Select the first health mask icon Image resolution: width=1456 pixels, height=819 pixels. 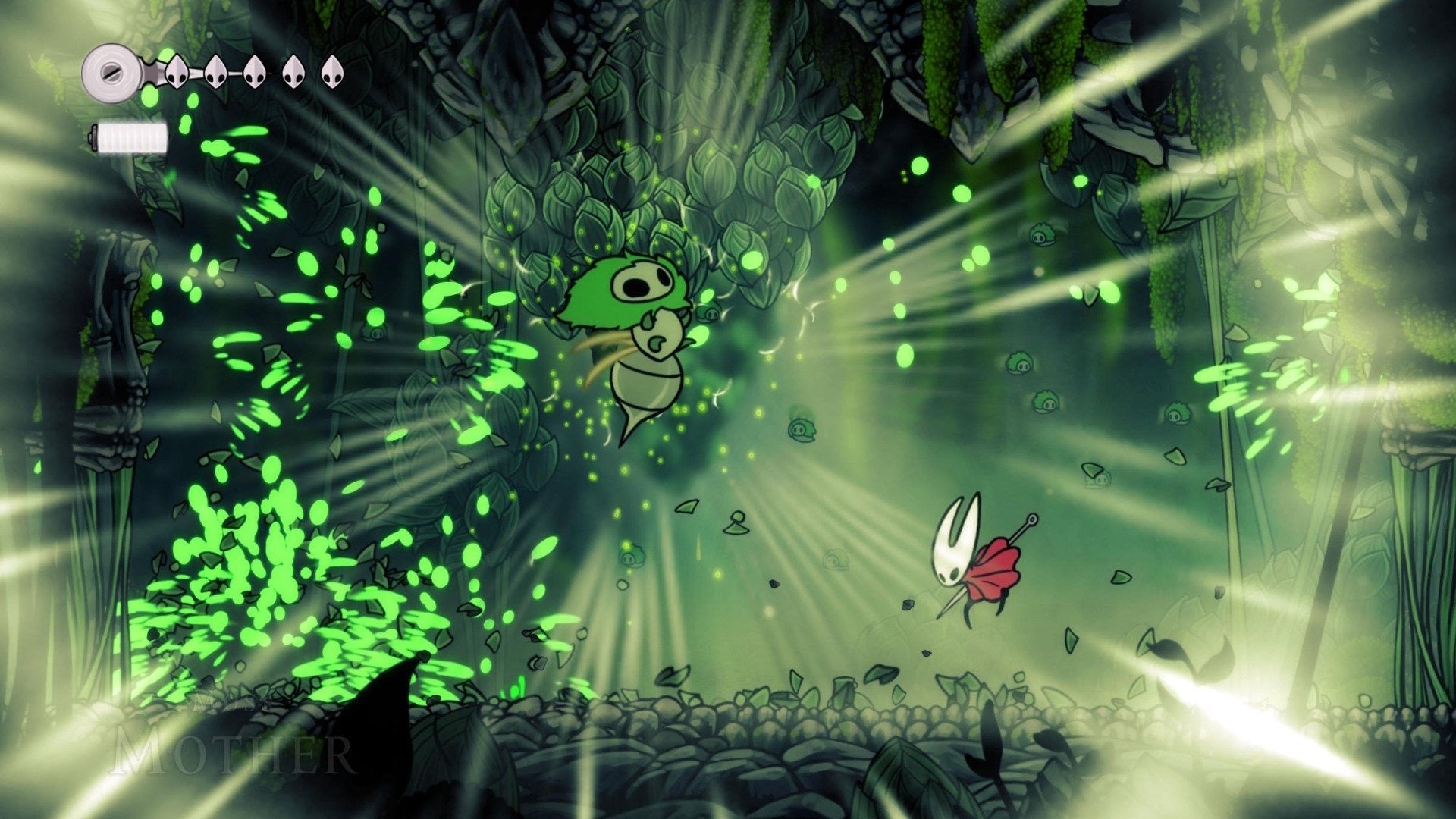177,72
